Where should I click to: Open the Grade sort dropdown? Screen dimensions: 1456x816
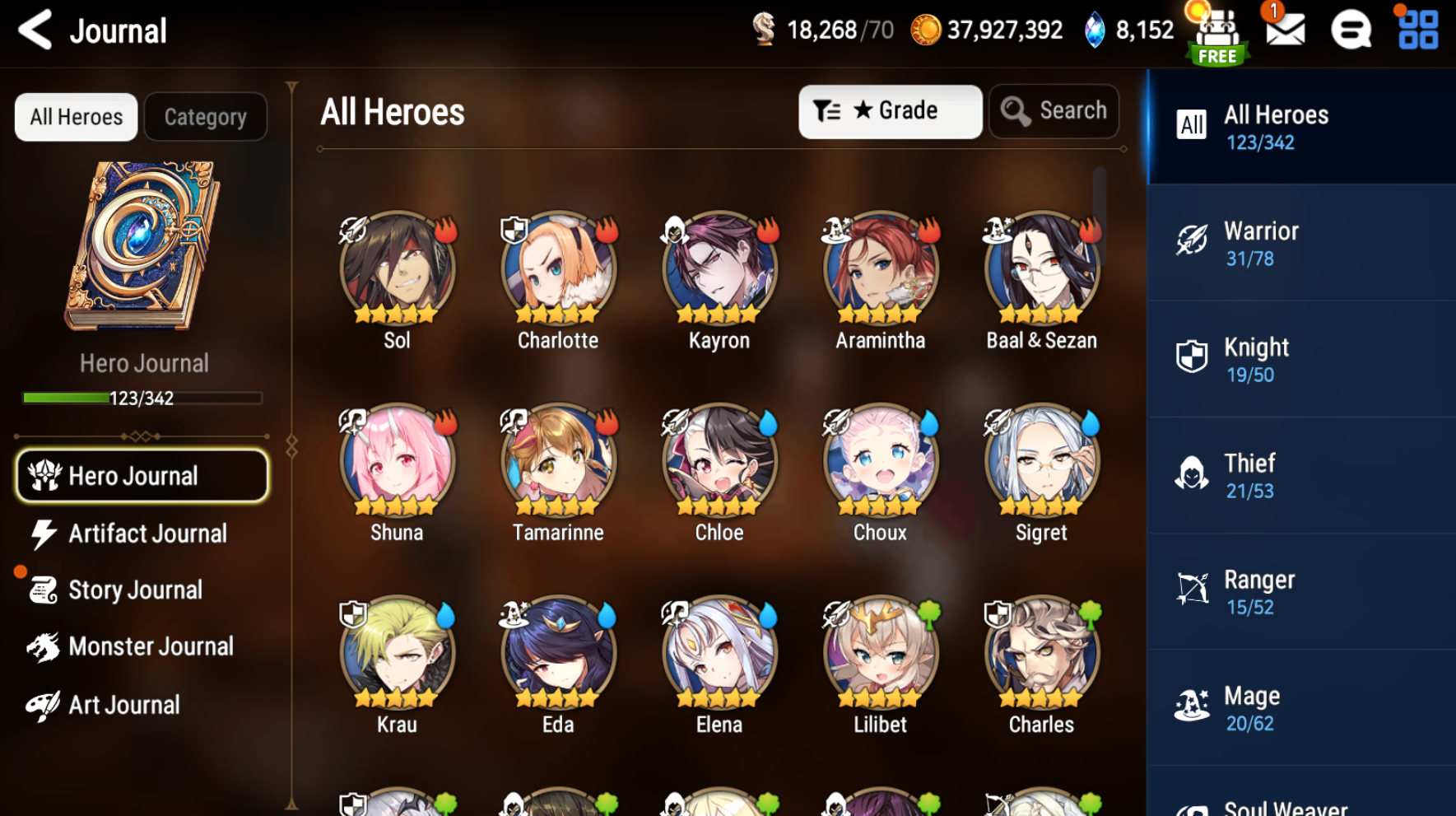[x=890, y=111]
